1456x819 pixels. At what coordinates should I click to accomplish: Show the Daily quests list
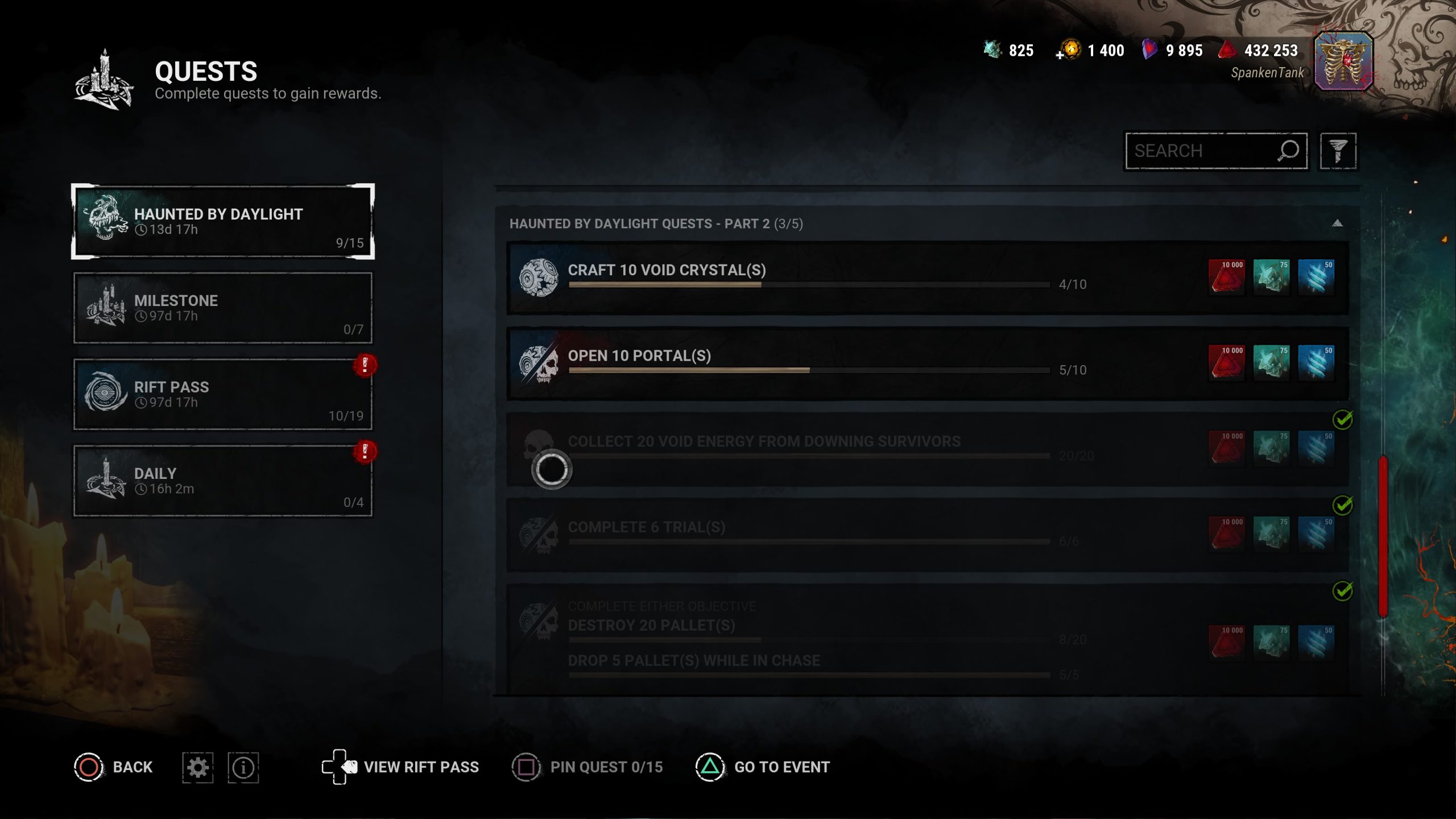(x=222, y=481)
